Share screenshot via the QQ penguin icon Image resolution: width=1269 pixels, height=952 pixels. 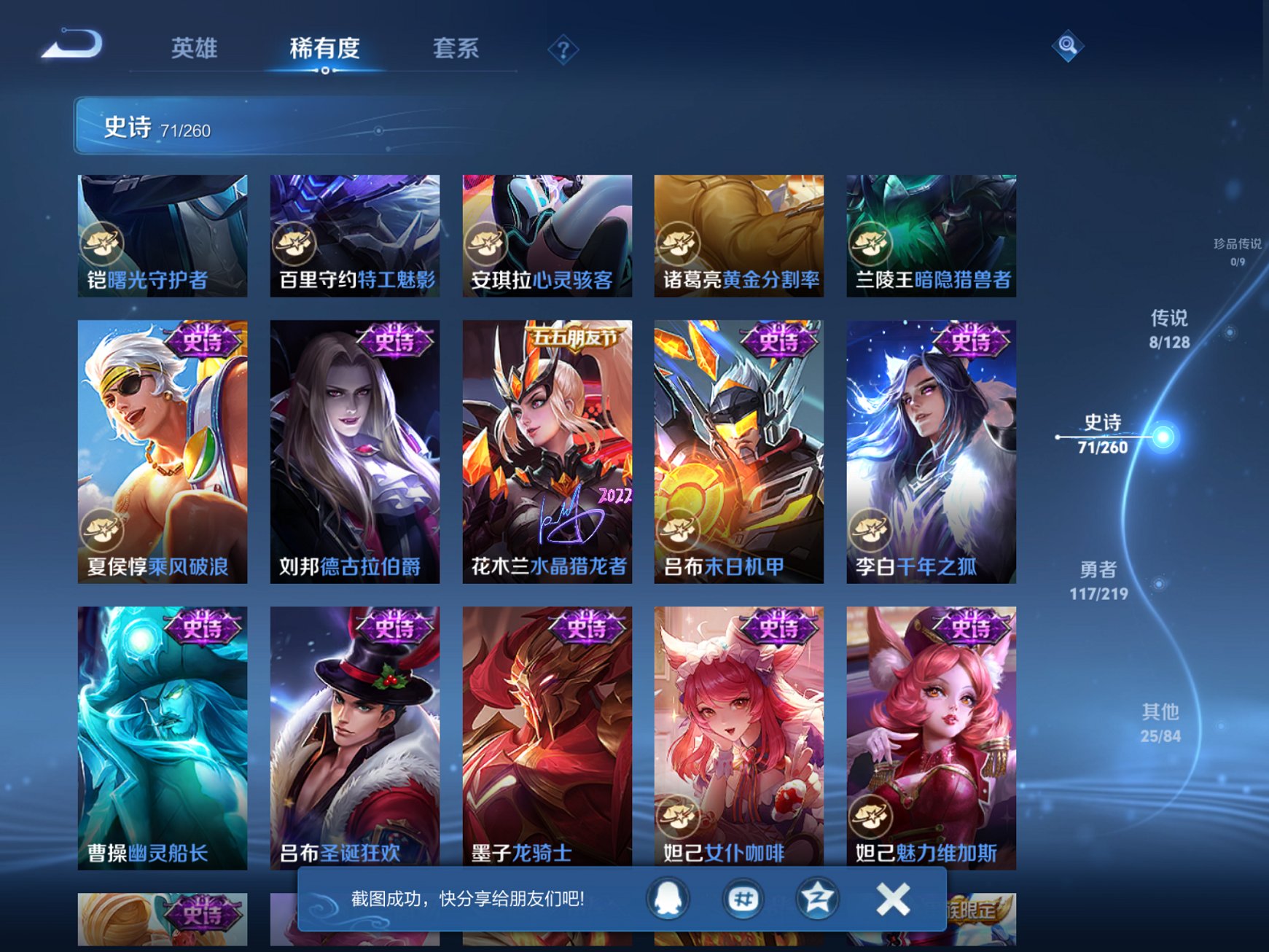668,899
